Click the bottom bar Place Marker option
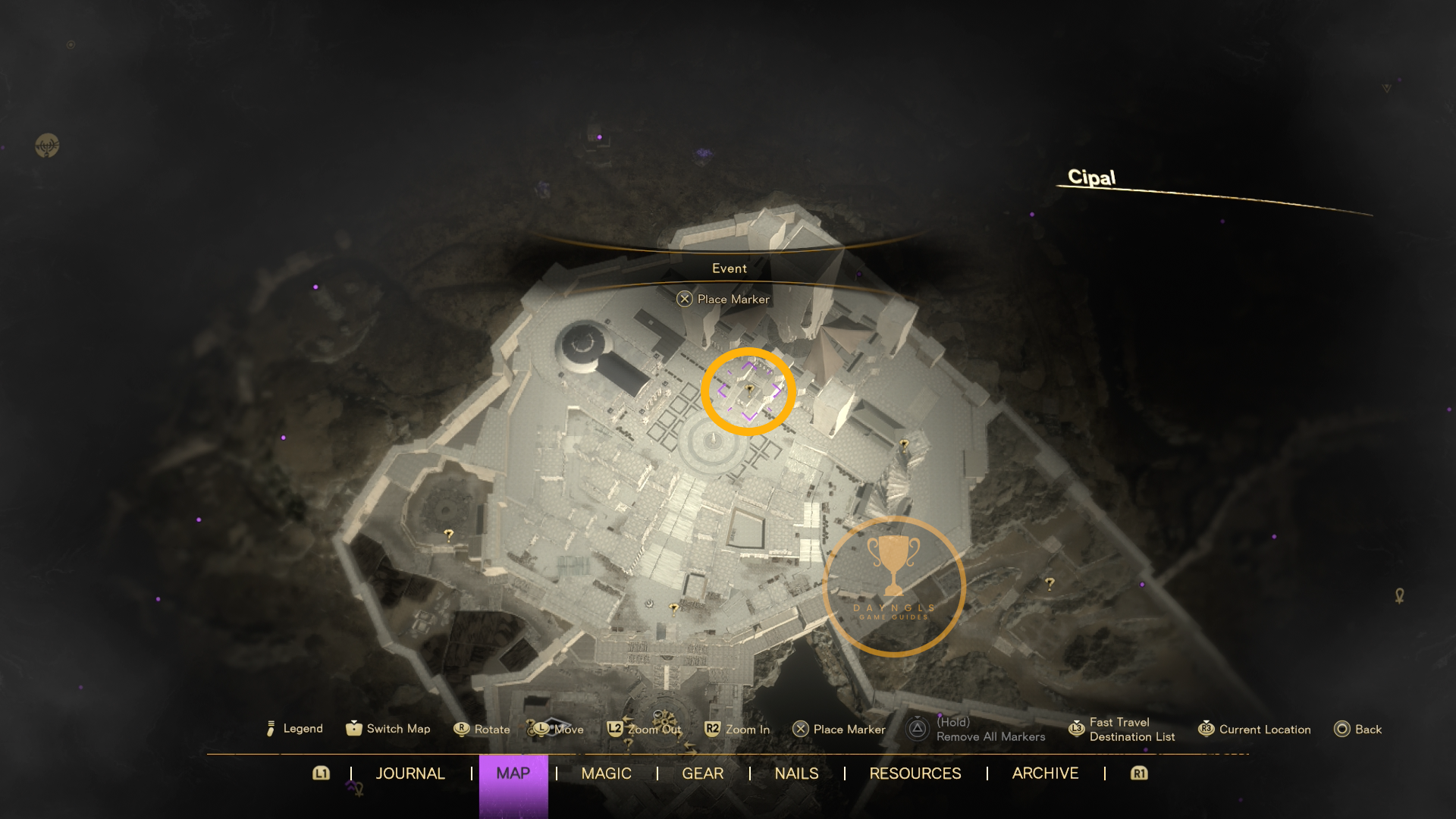Viewport: 1456px width, 819px height. [839, 730]
